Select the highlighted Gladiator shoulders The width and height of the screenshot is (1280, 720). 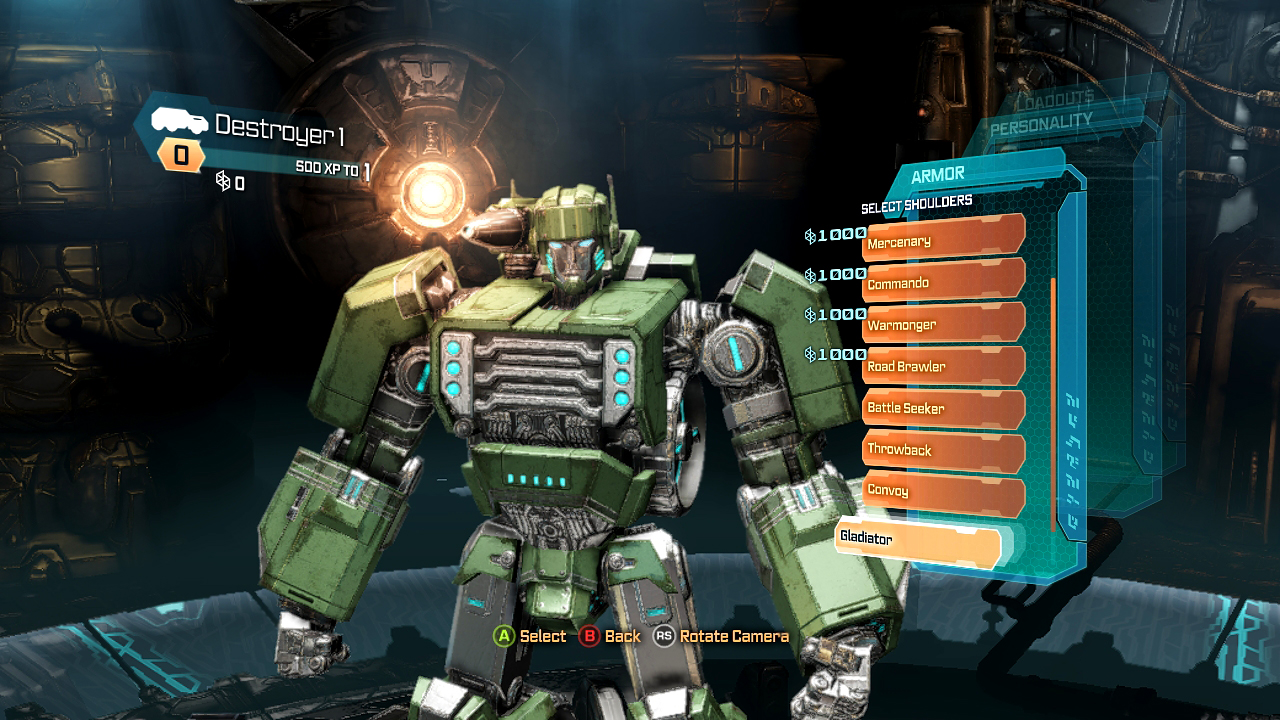918,540
